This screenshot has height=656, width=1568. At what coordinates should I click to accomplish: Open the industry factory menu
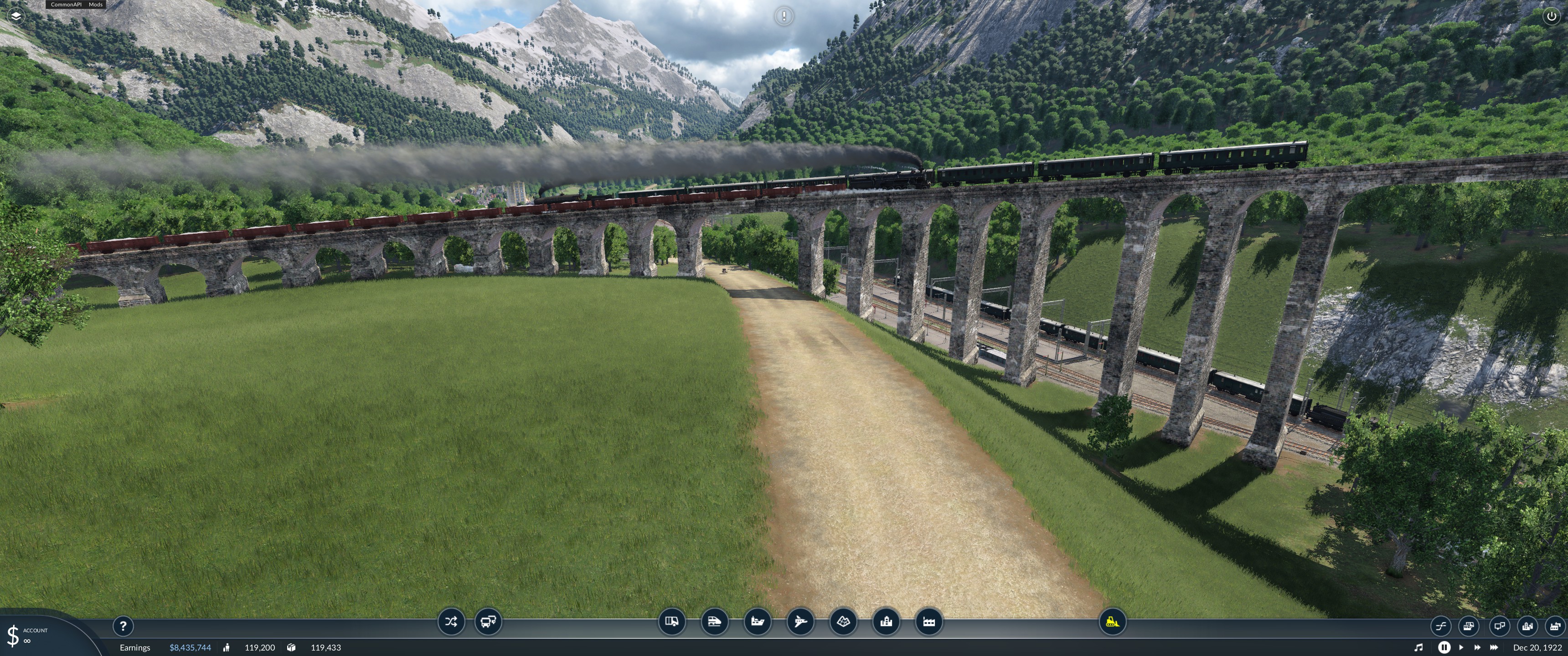point(929,622)
